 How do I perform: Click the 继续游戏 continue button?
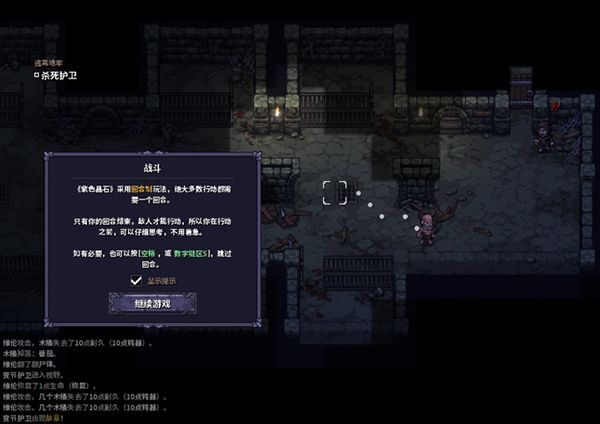[152, 302]
